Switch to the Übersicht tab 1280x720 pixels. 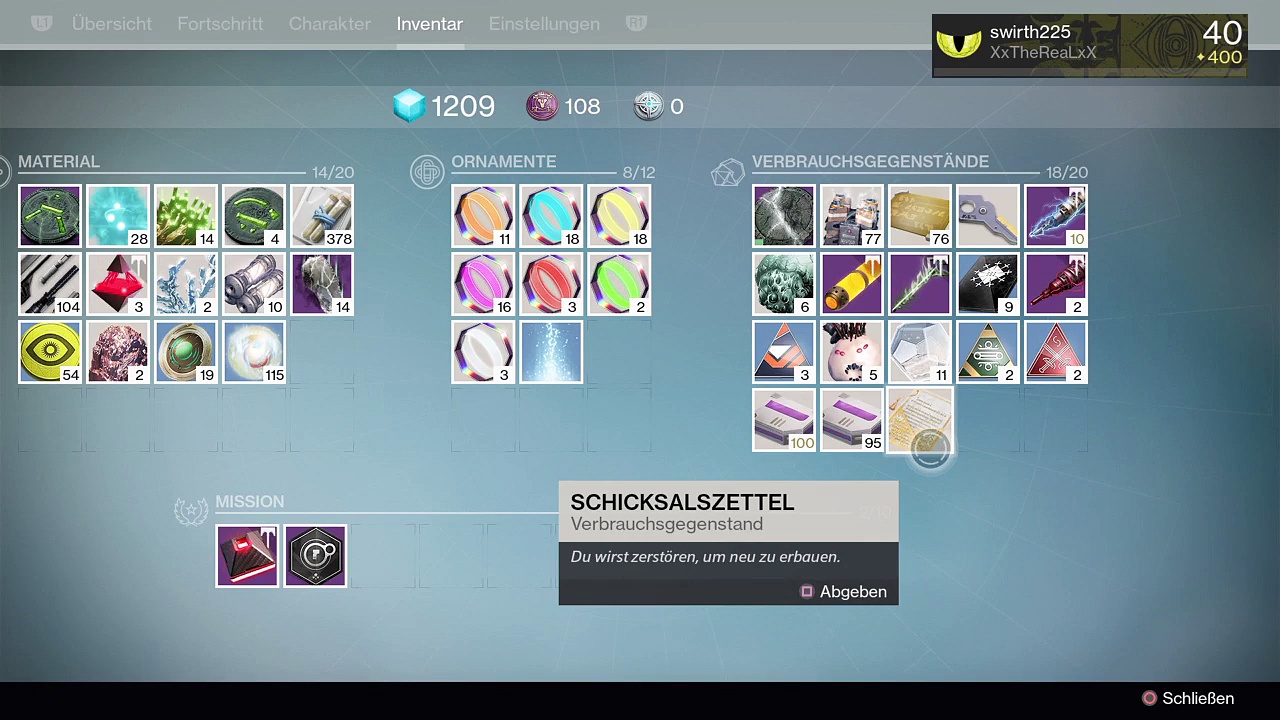112,24
